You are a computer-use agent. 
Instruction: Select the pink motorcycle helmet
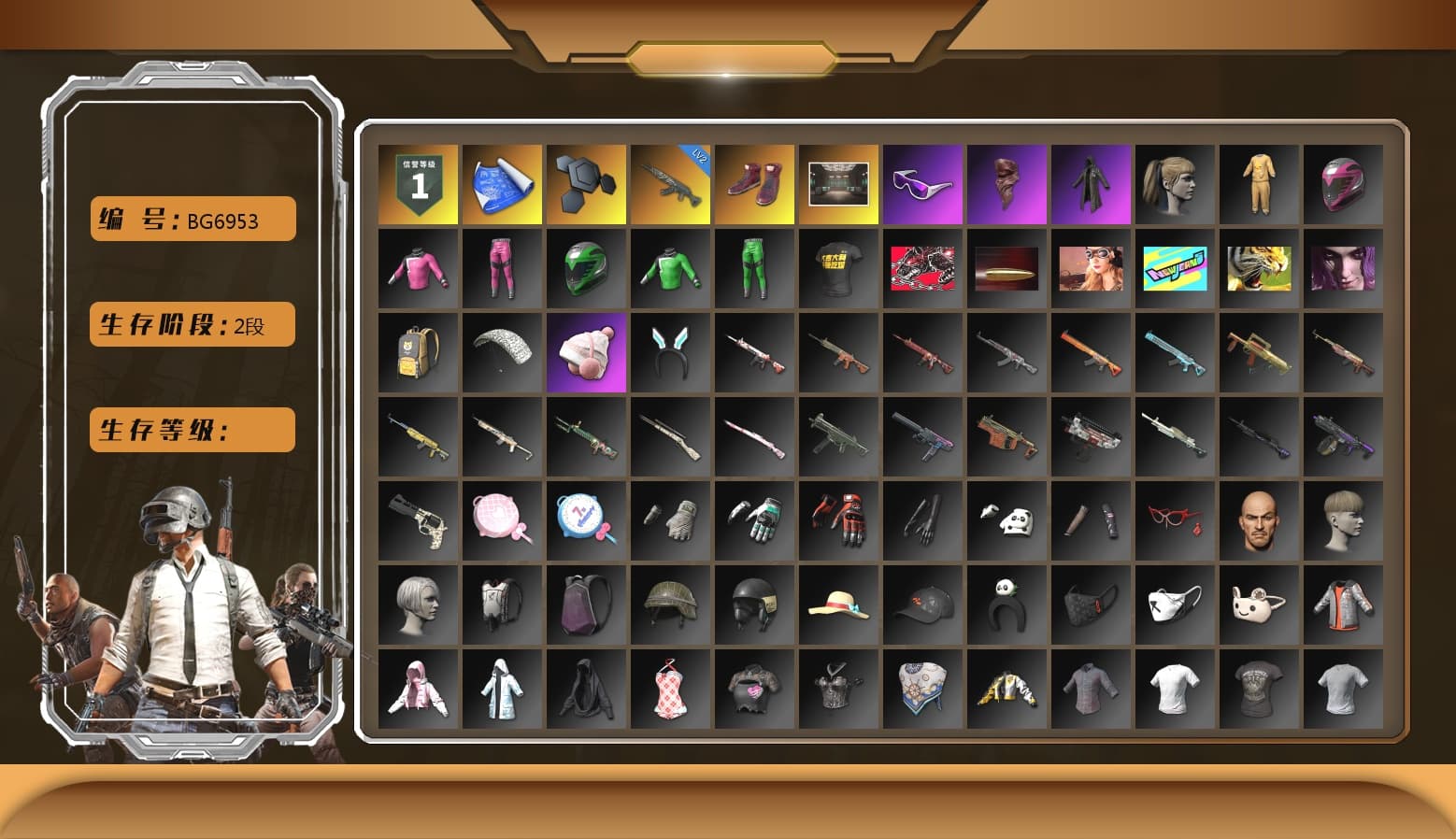(1343, 183)
